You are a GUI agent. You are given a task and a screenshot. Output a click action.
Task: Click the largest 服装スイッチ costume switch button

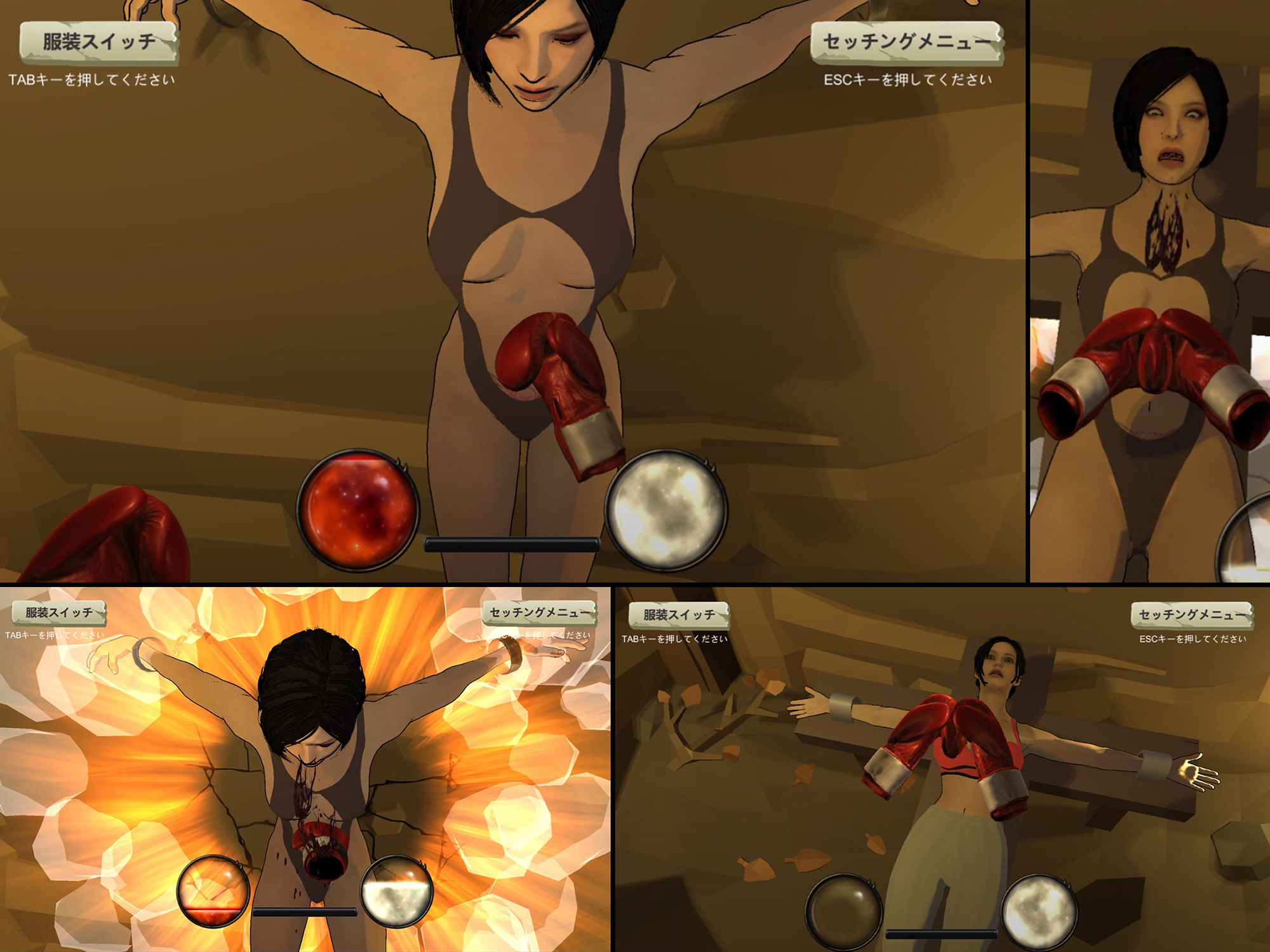(98, 43)
